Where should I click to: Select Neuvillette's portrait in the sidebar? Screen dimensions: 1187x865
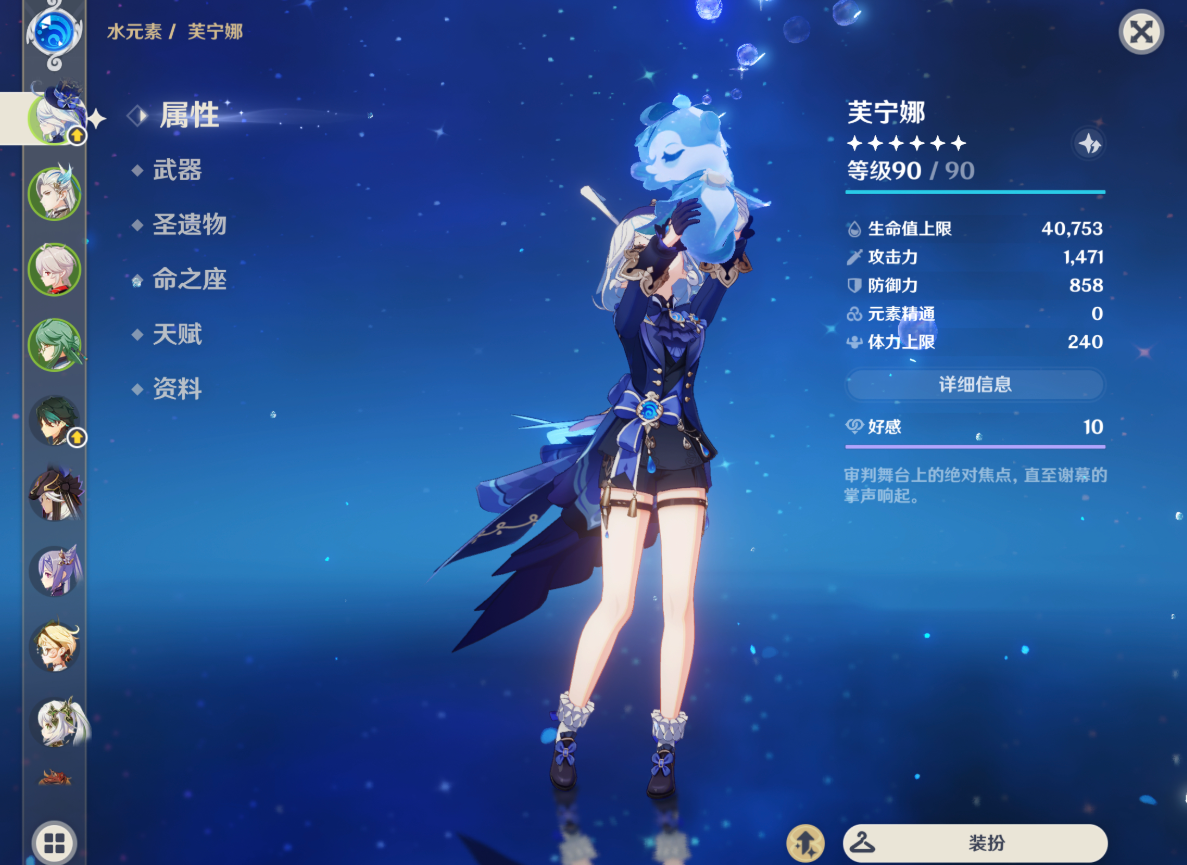53,193
